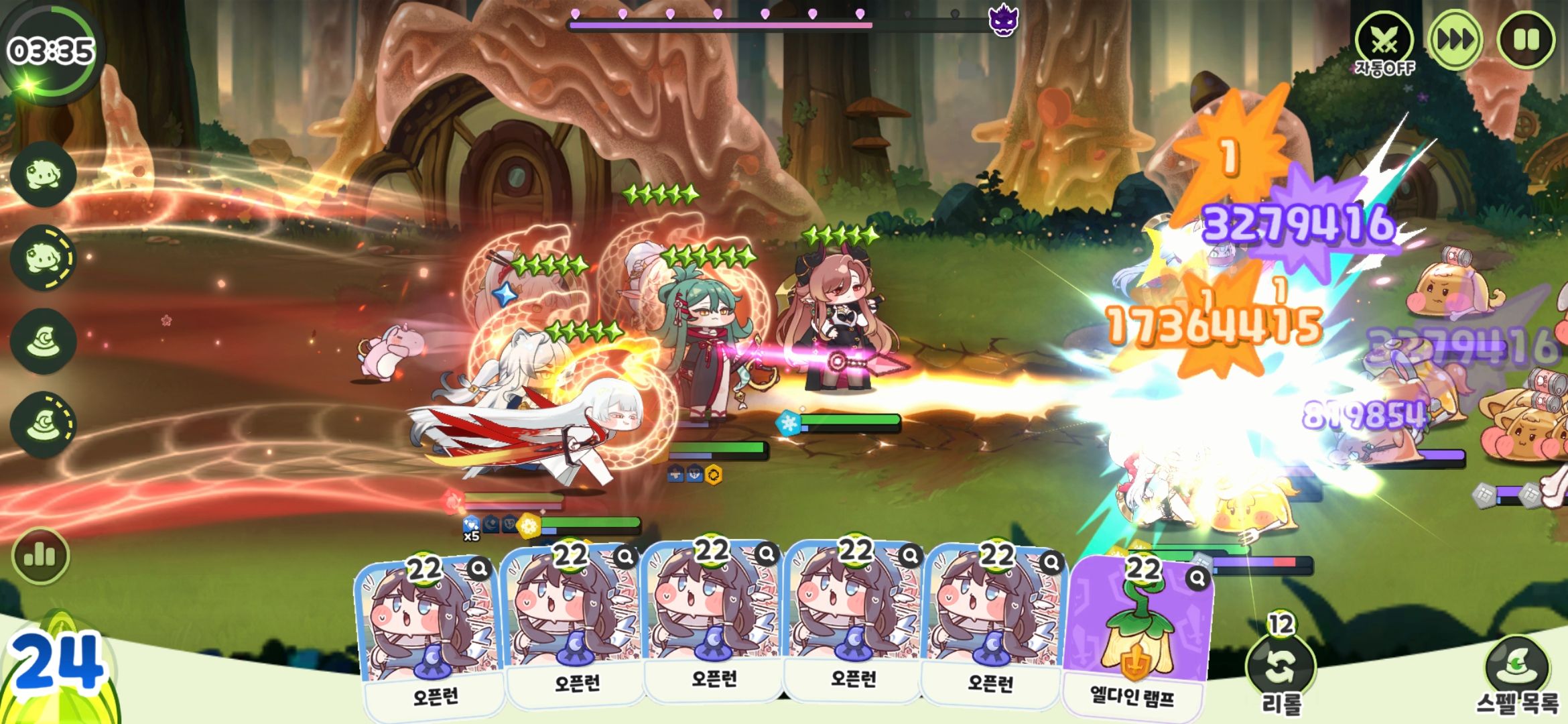This screenshot has width=1568, height=724.
Task: Inspect 엘다인 램프 card with its magnifier
Action: (1197, 578)
